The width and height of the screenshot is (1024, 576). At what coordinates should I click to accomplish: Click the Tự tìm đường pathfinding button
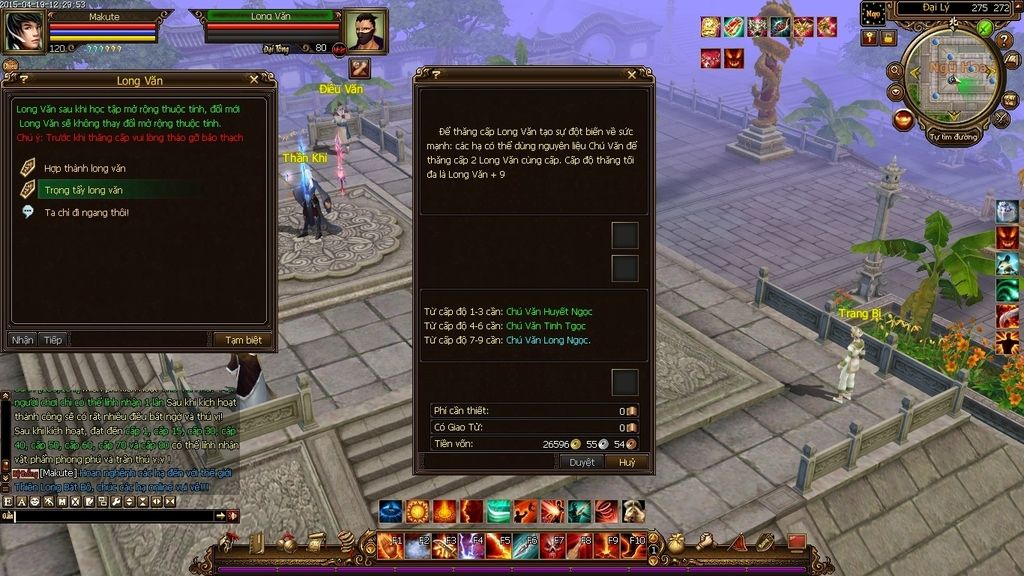coord(952,136)
